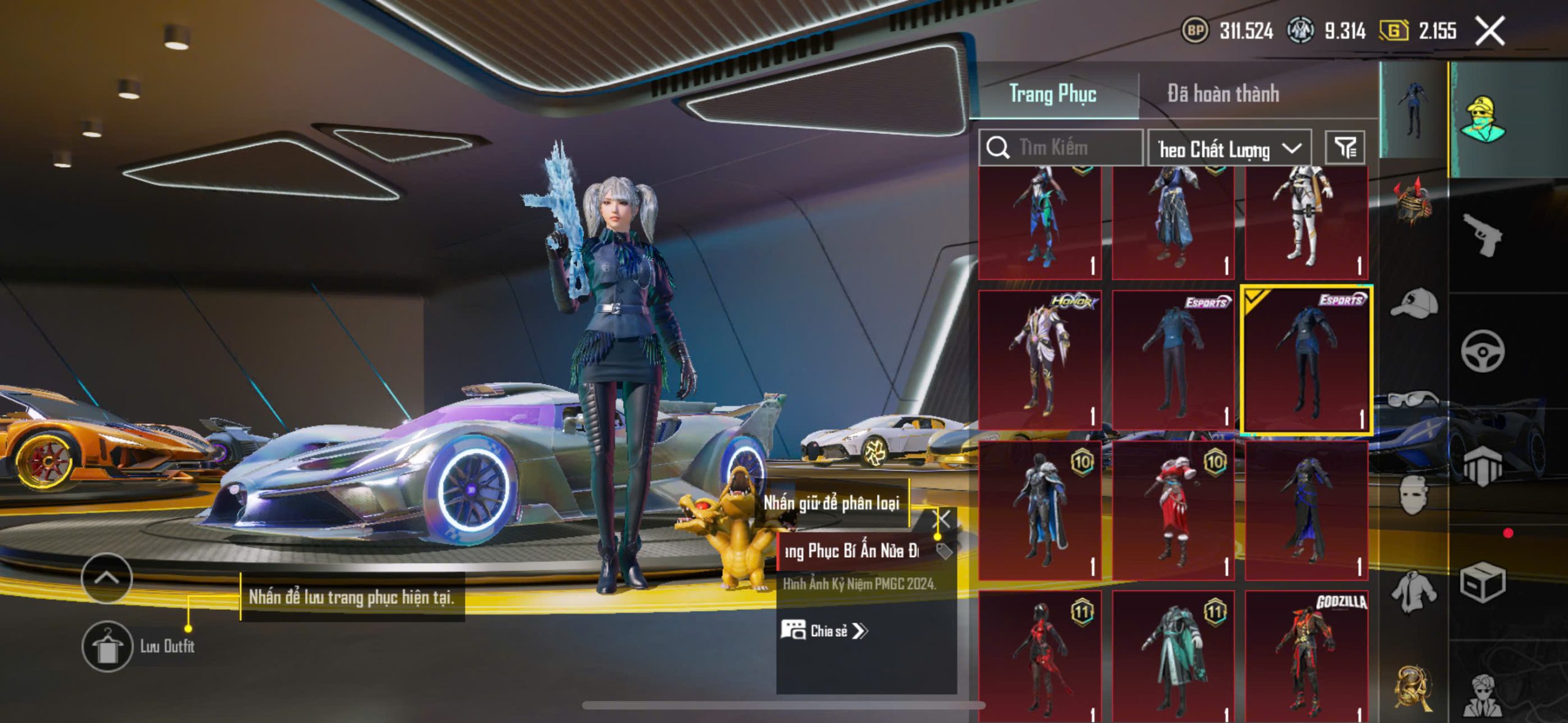The image size is (1568, 723).
Task: Open the filter options button
Action: click(1345, 148)
